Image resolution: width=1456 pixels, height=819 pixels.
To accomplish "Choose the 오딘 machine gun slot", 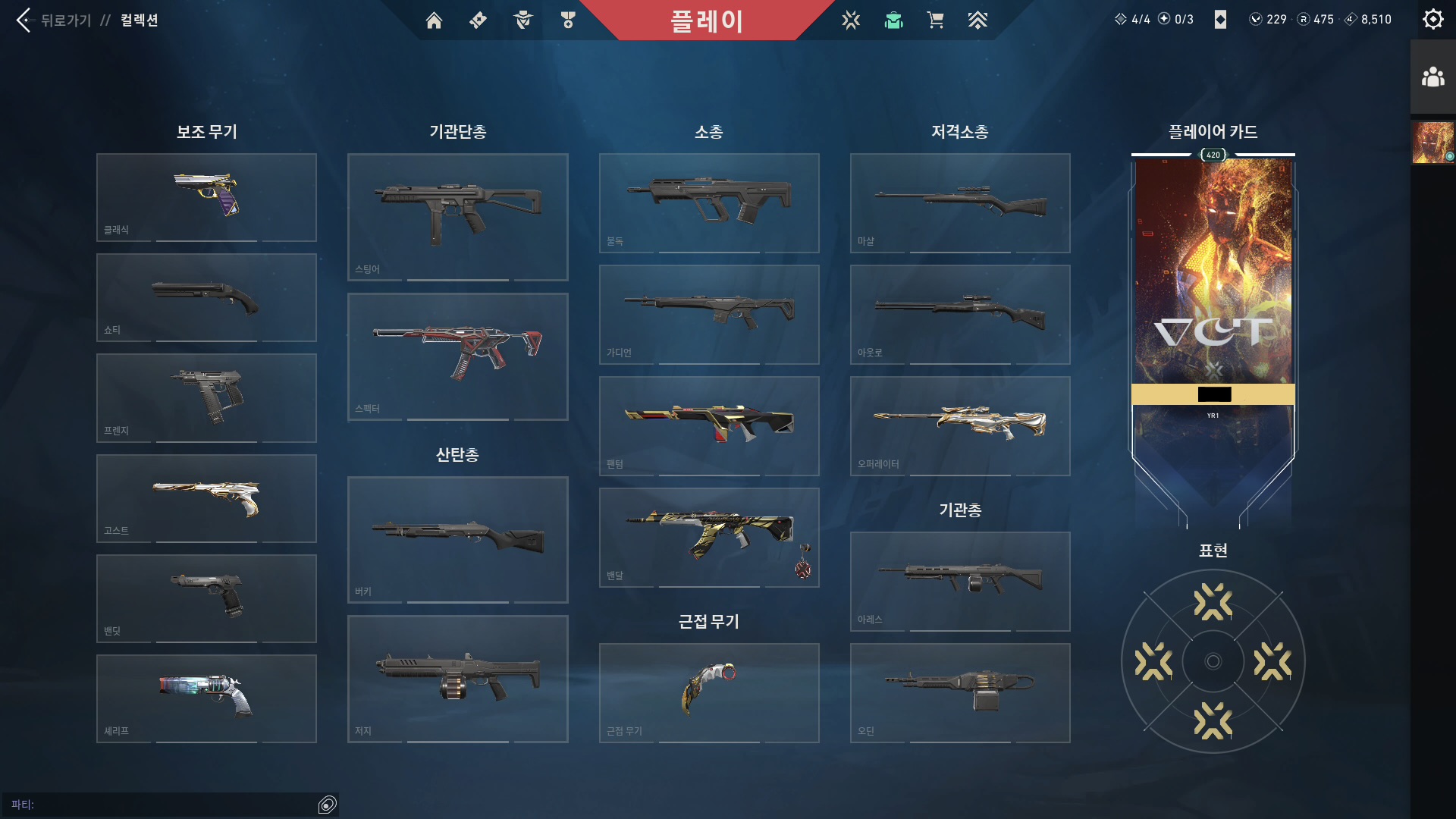I will tap(960, 692).
